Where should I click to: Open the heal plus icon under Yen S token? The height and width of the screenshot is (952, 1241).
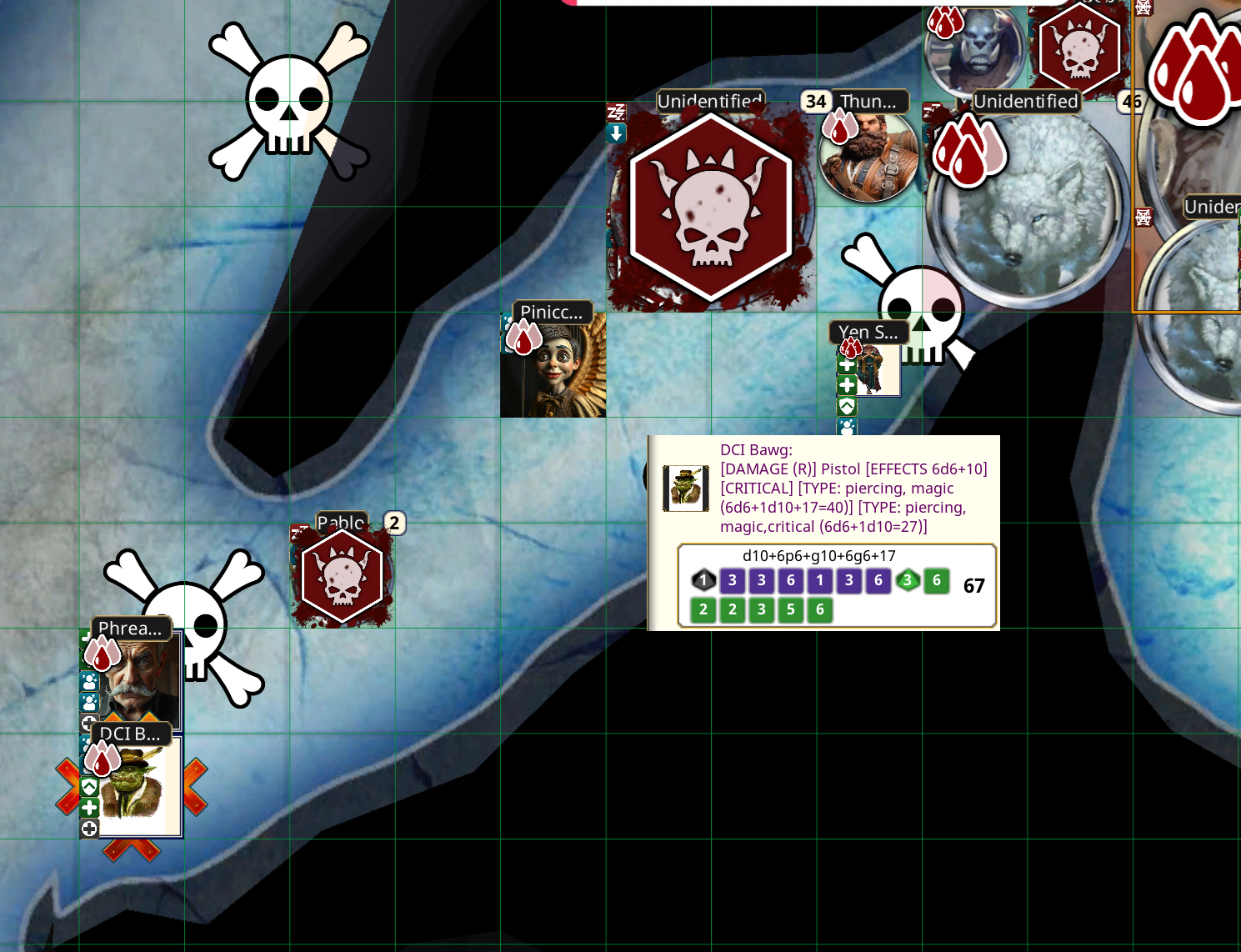847,365
